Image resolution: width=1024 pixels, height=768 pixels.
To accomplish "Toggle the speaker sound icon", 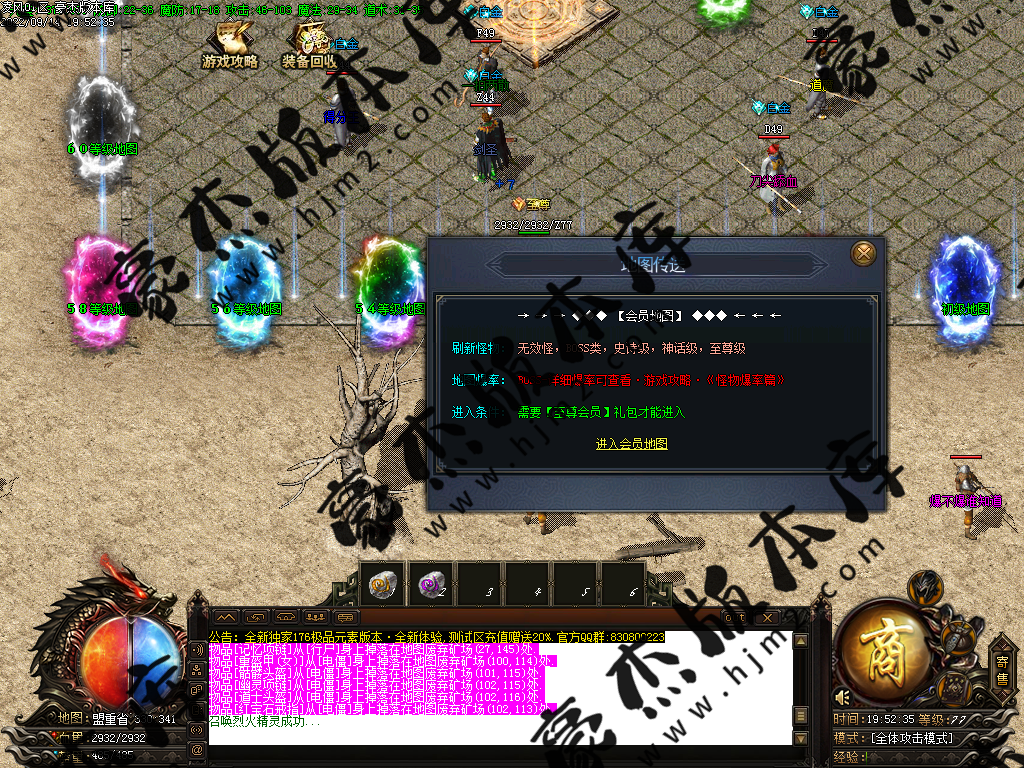I will coord(843,697).
